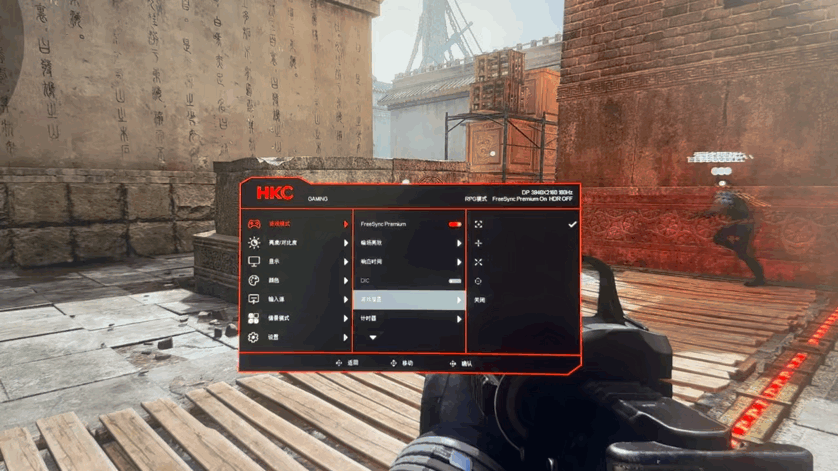Show more options with the down arrow
The width and height of the screenshot is (838, 471).
pyautogui.click(x=373, y=338)
